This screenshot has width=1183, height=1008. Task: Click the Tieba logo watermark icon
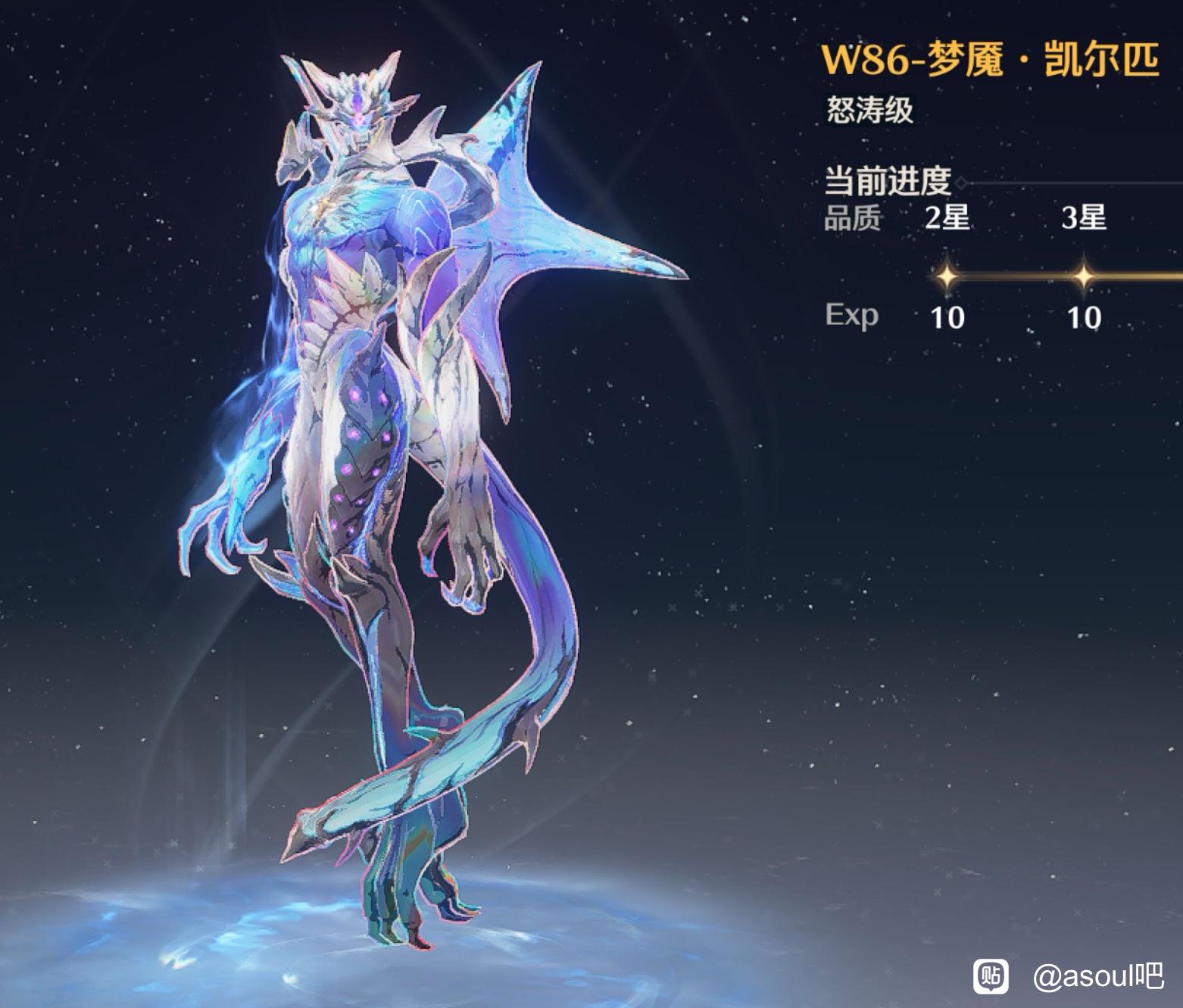[x=991, y=976]
